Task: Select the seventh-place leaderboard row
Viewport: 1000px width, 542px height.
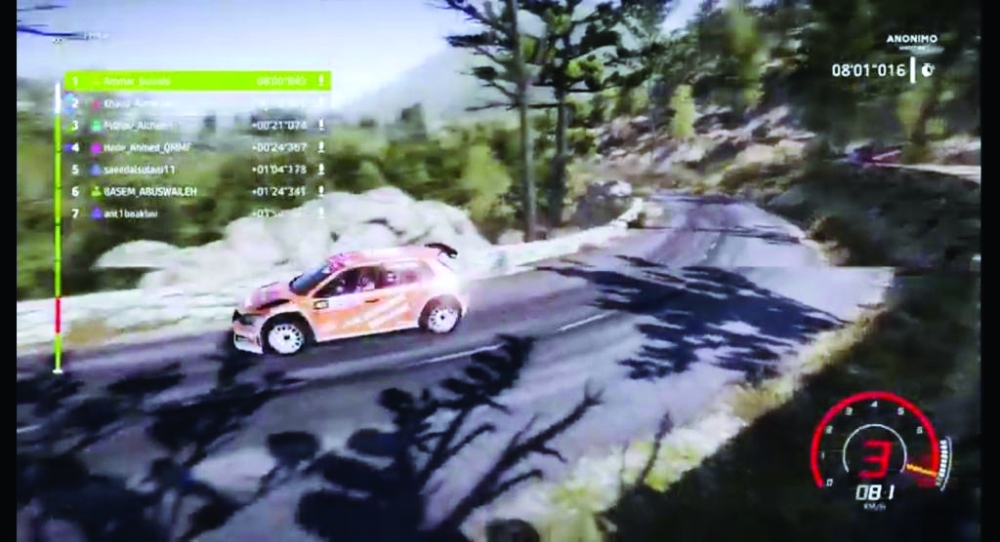Action: point(197,212)
